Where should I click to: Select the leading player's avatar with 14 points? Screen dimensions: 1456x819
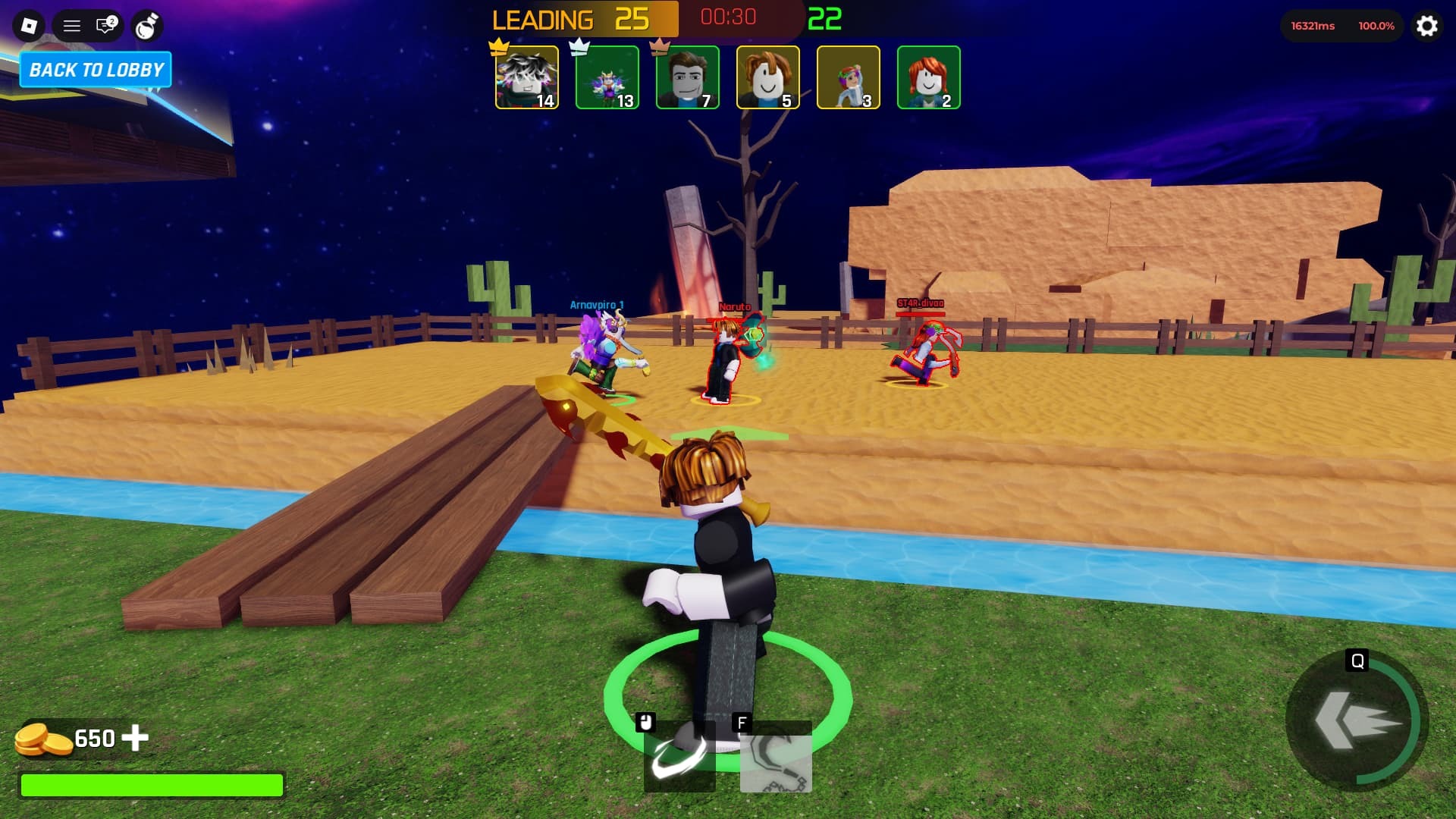(x=526, y=77)
